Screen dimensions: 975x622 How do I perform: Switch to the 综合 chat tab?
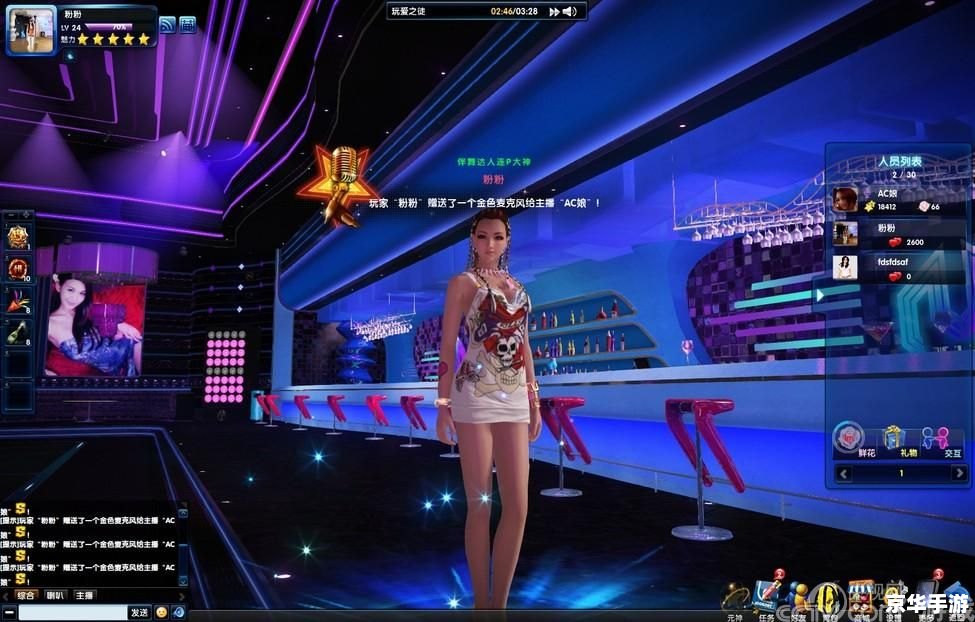coord(26,595)
